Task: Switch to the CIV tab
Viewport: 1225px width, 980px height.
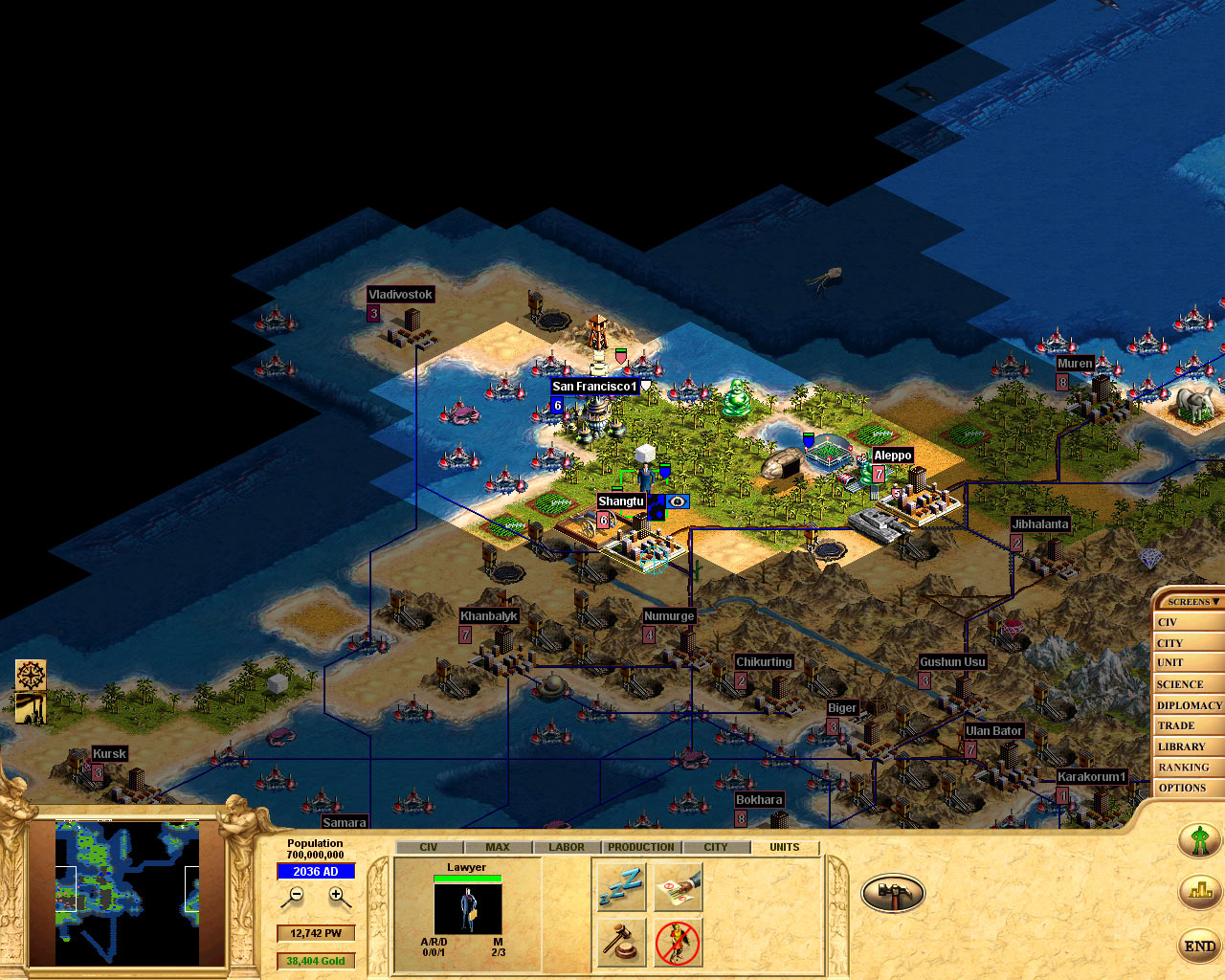Action: pos(428,846)
